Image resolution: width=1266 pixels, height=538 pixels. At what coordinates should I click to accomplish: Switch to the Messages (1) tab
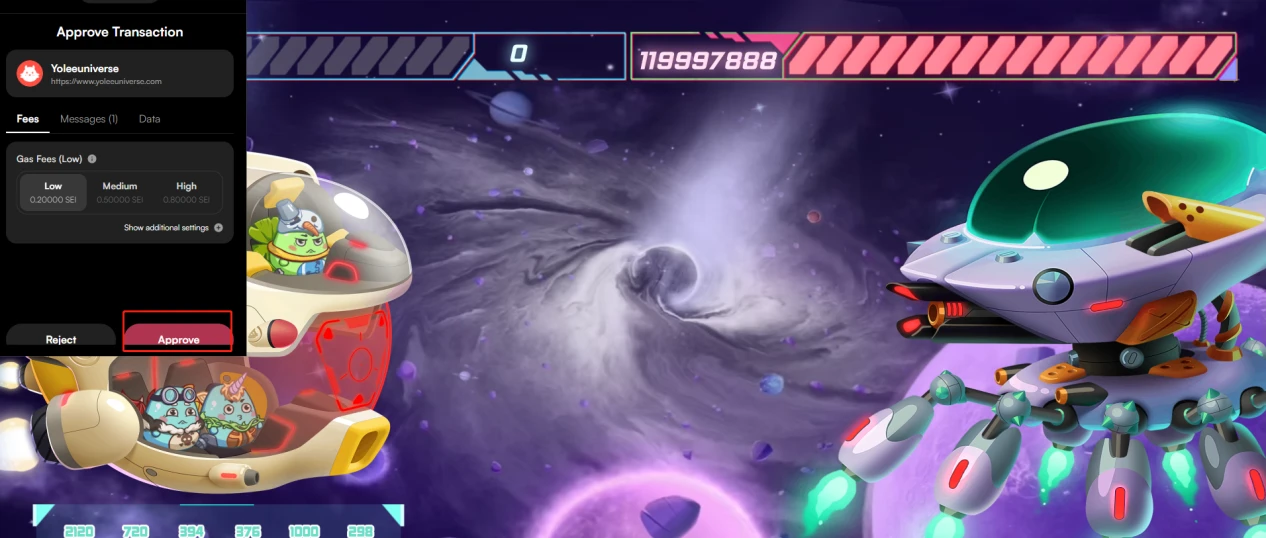click(x=89, y=119)
